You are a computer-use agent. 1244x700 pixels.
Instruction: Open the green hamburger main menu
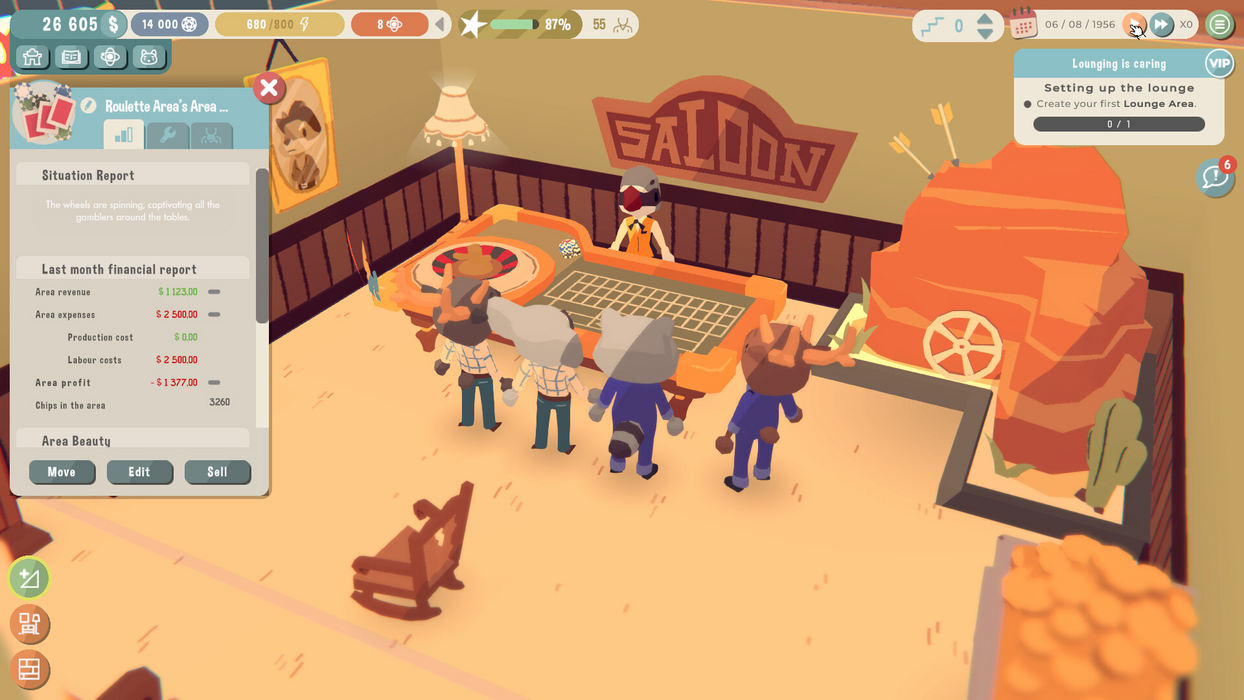(1219, 24)
